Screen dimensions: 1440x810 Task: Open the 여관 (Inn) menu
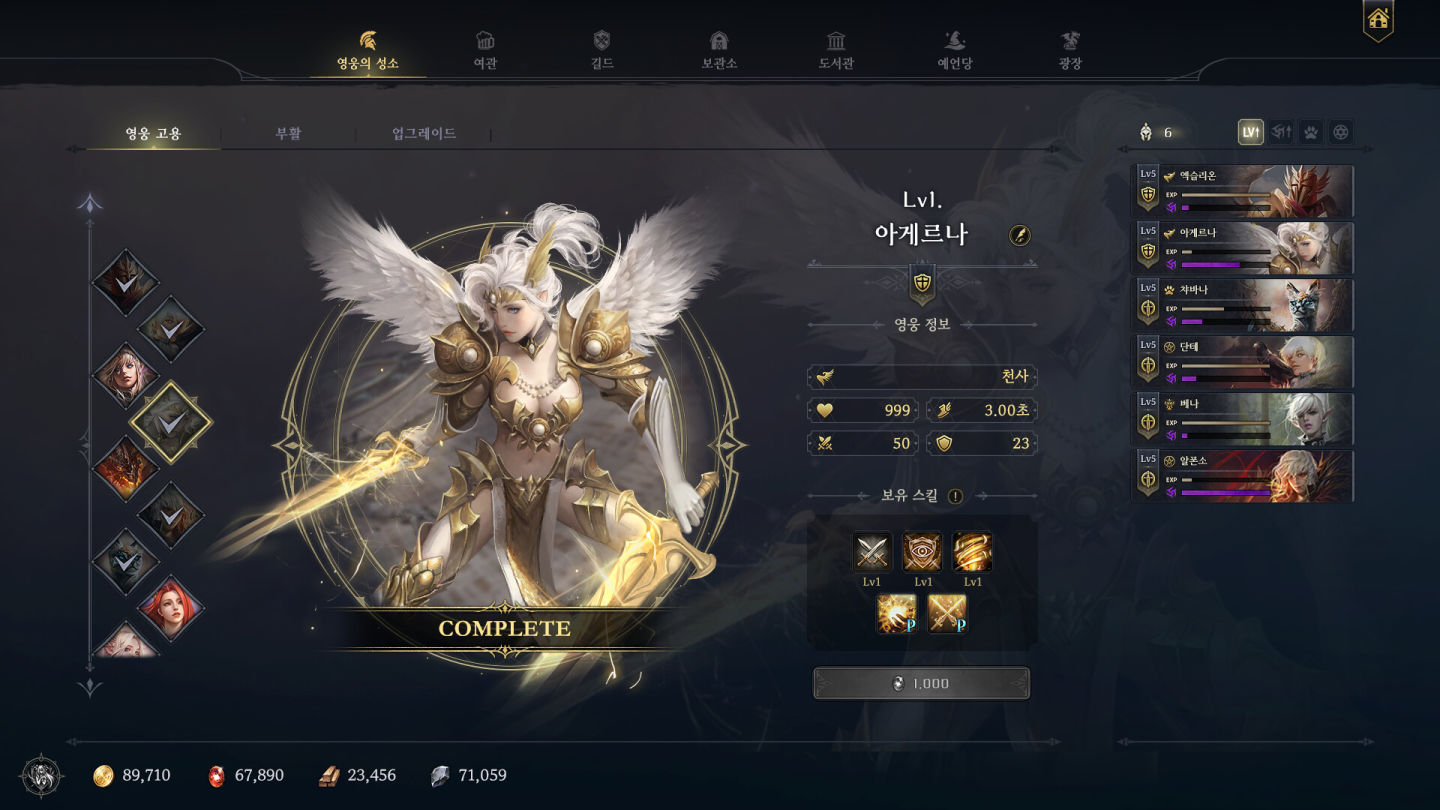click(485, 51)
